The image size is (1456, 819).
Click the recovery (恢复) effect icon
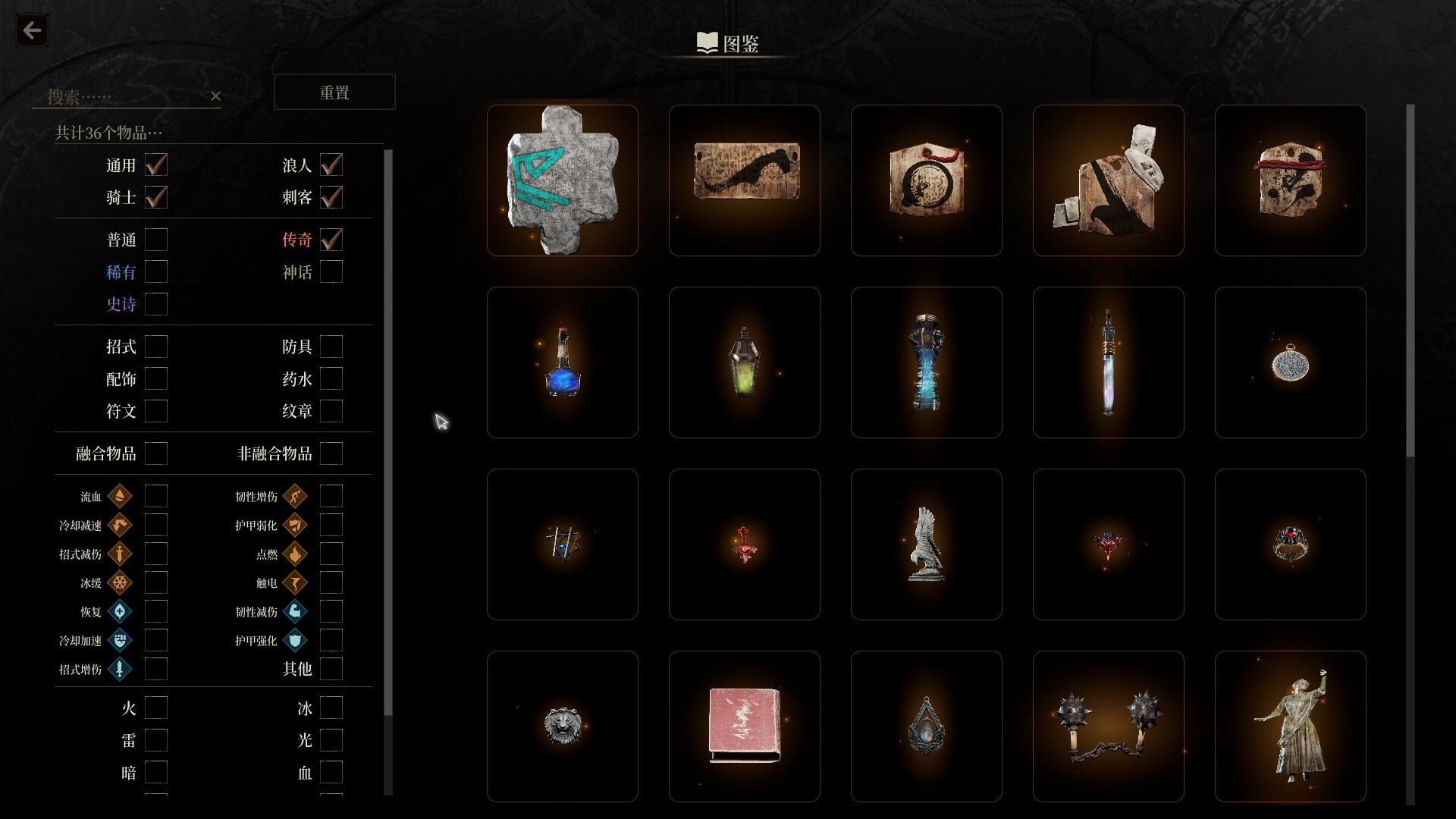120,611
